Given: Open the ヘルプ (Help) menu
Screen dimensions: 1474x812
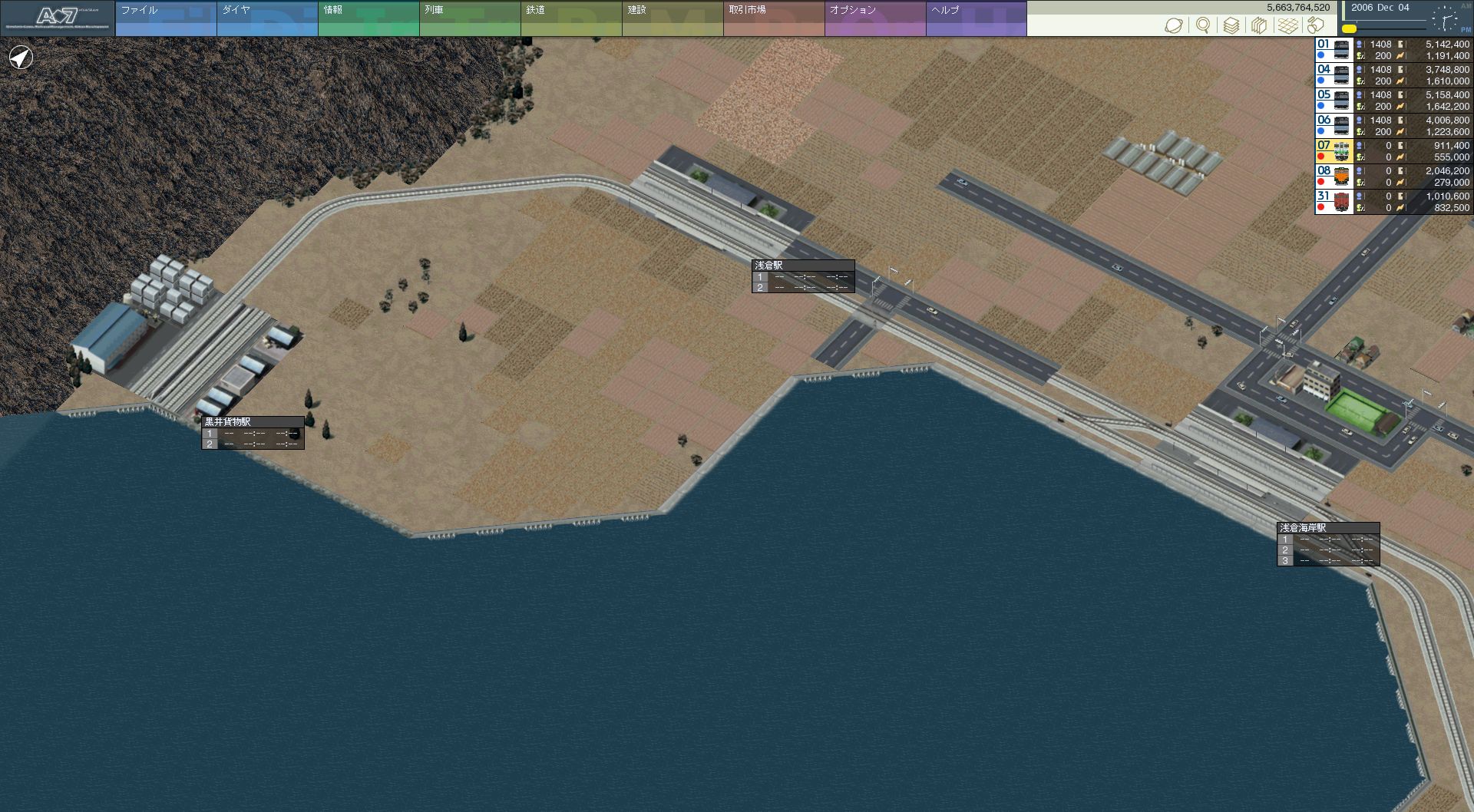Looking at the screenshot, I should (x=976, y=18).
